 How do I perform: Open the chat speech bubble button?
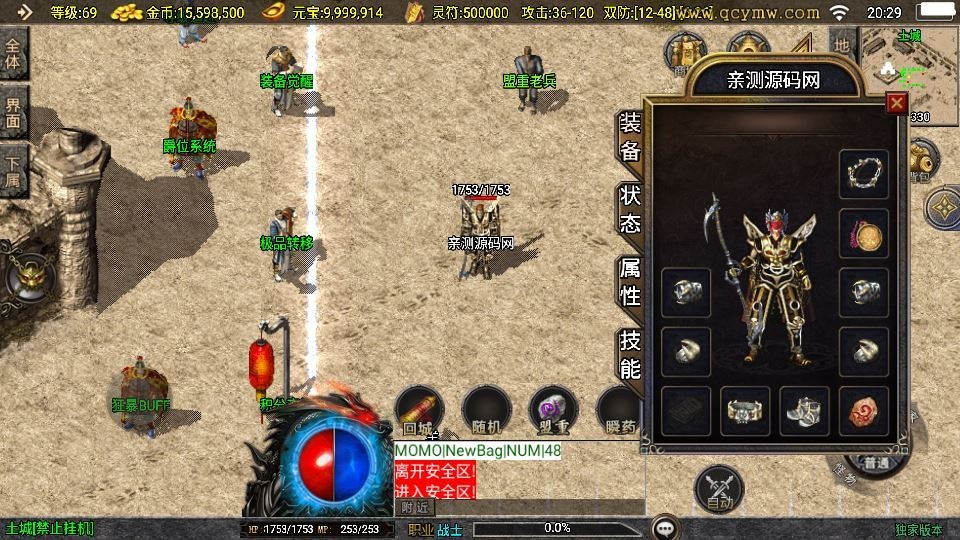pos(665,527)
